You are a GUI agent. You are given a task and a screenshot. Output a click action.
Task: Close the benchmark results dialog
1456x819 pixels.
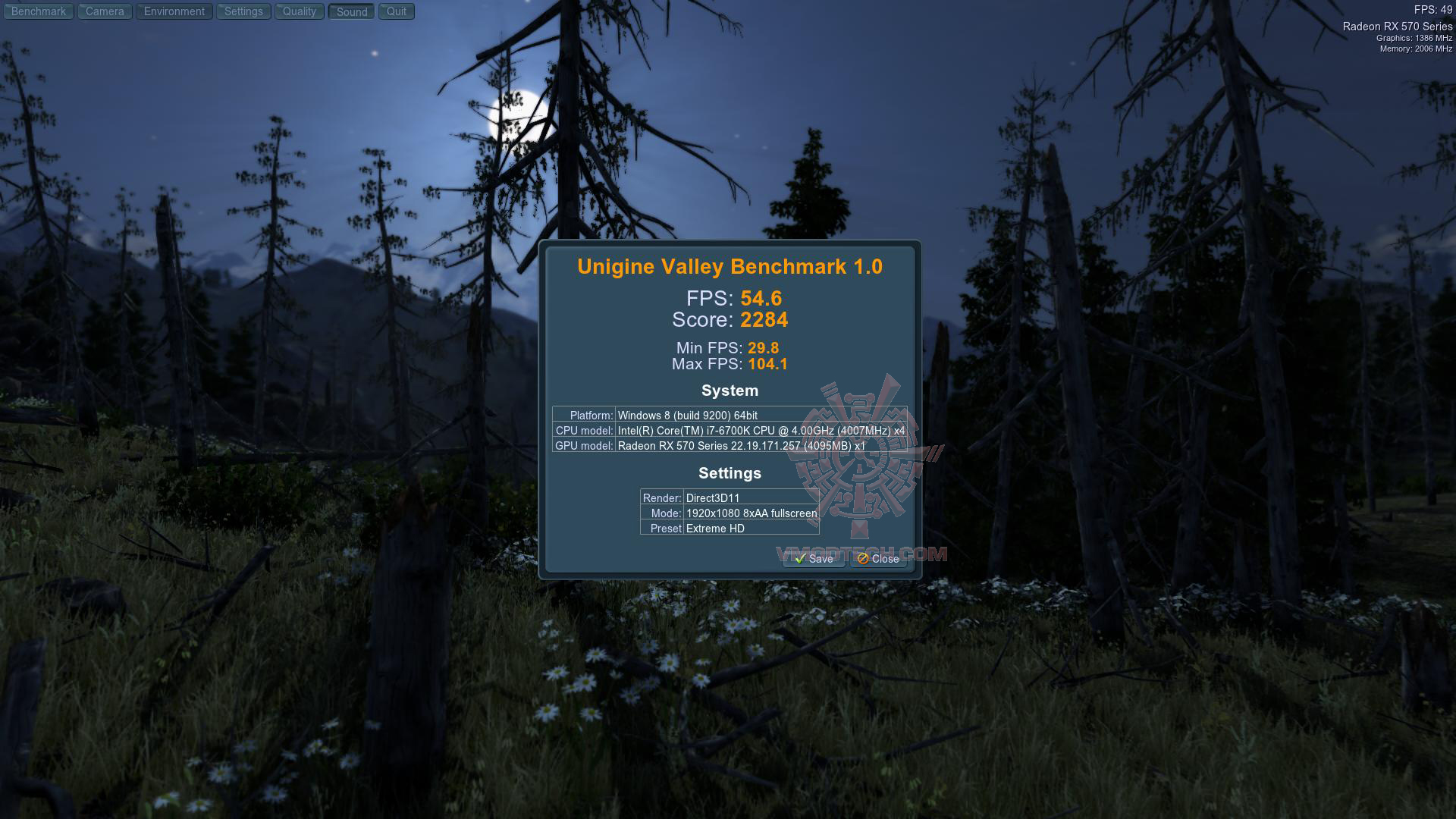coord(878,559)
